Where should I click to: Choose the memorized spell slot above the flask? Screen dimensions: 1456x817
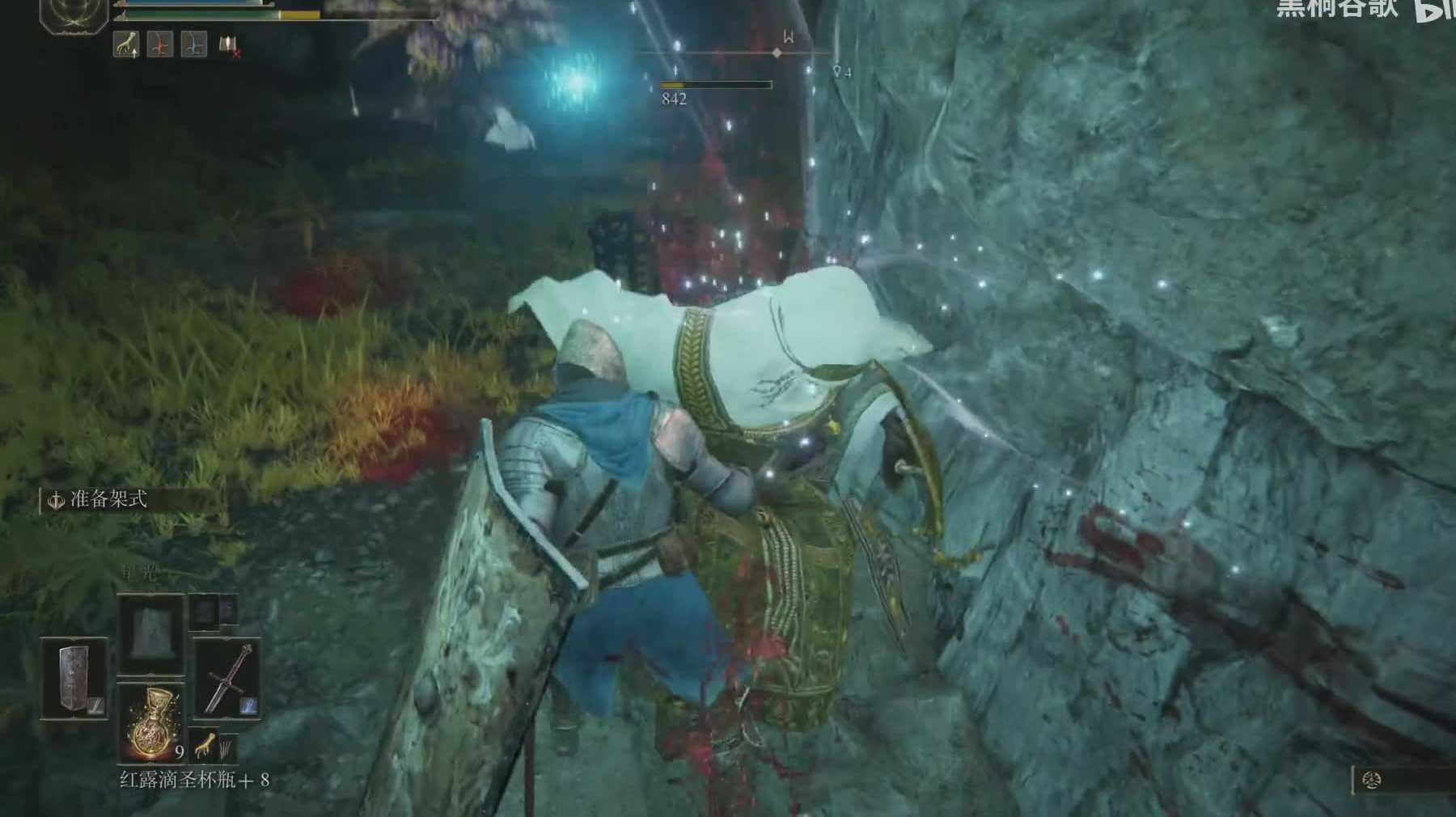point(151,633)
